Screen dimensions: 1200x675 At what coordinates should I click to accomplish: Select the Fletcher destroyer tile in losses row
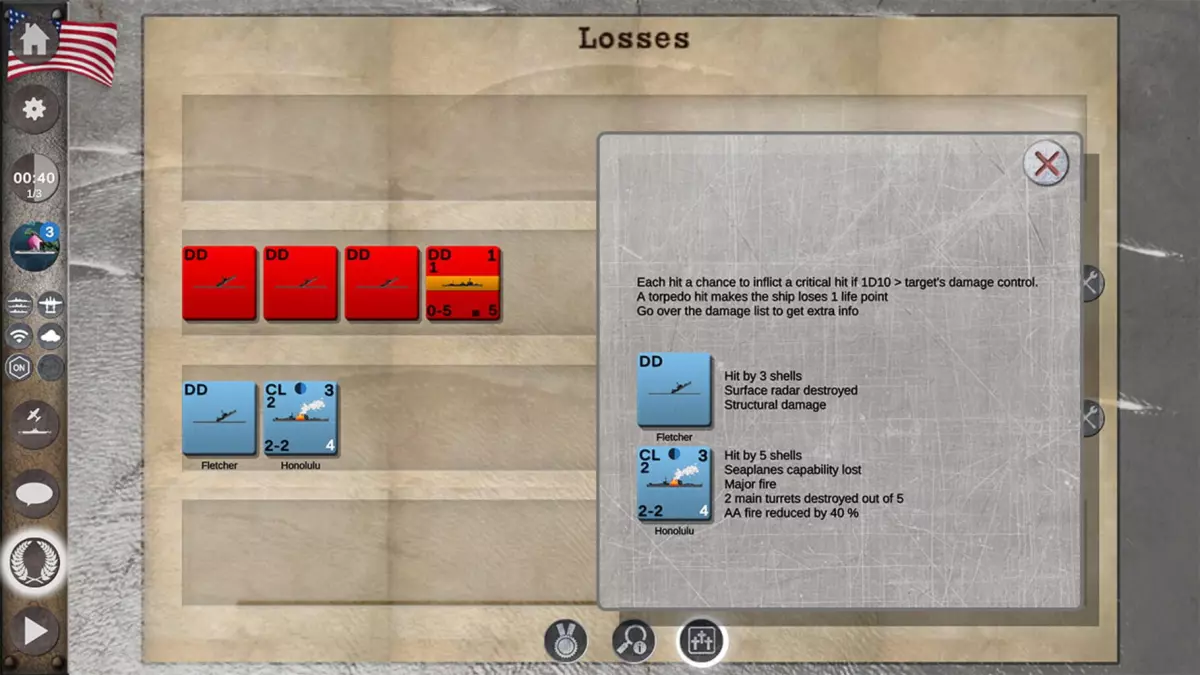pos(219,418)
